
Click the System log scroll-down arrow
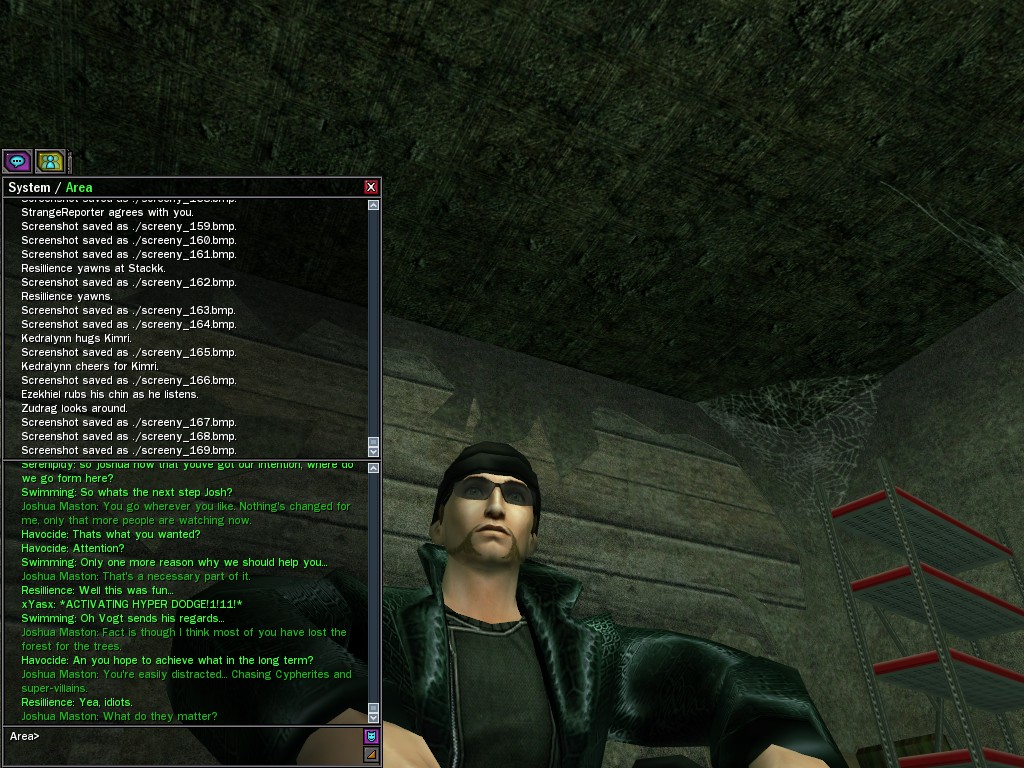click(x=374, y=451)
